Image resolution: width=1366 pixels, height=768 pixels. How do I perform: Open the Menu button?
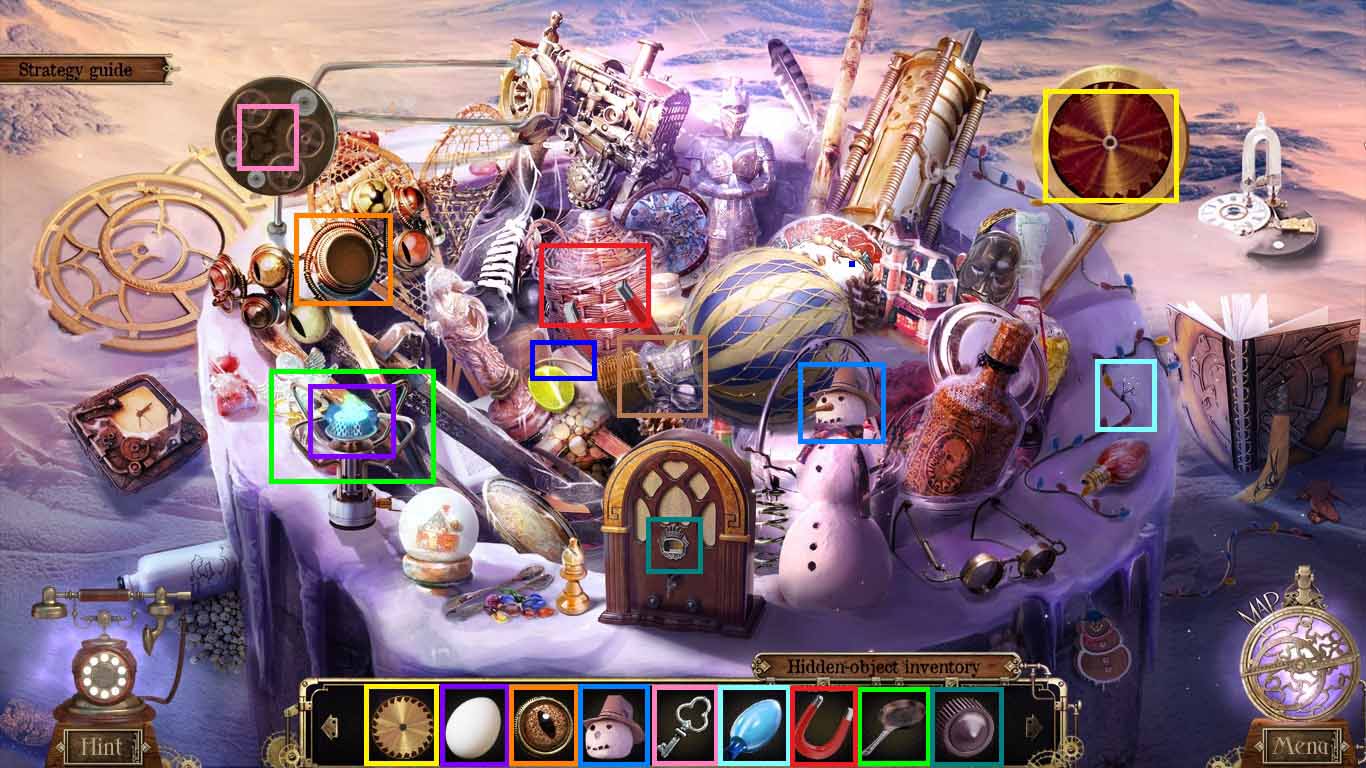point(1302,747)
